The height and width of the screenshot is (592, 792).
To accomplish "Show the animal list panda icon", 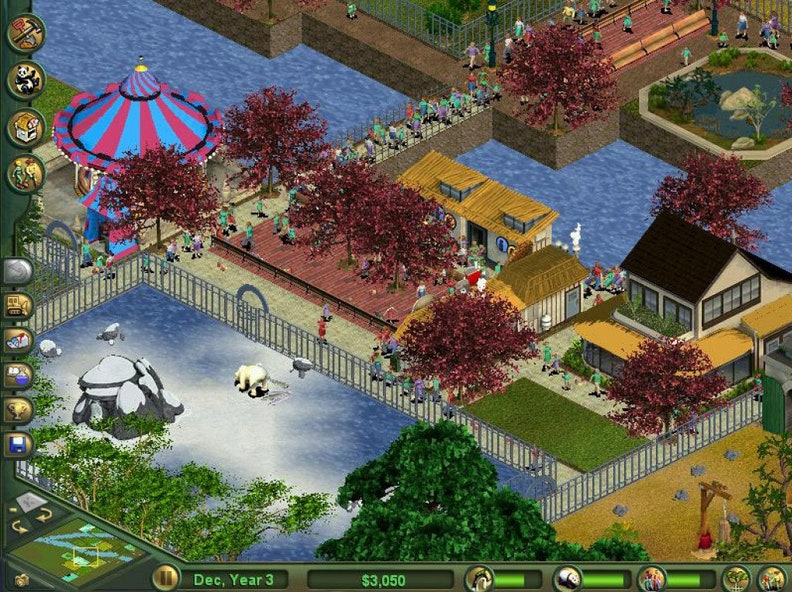I will coord(567,578).
